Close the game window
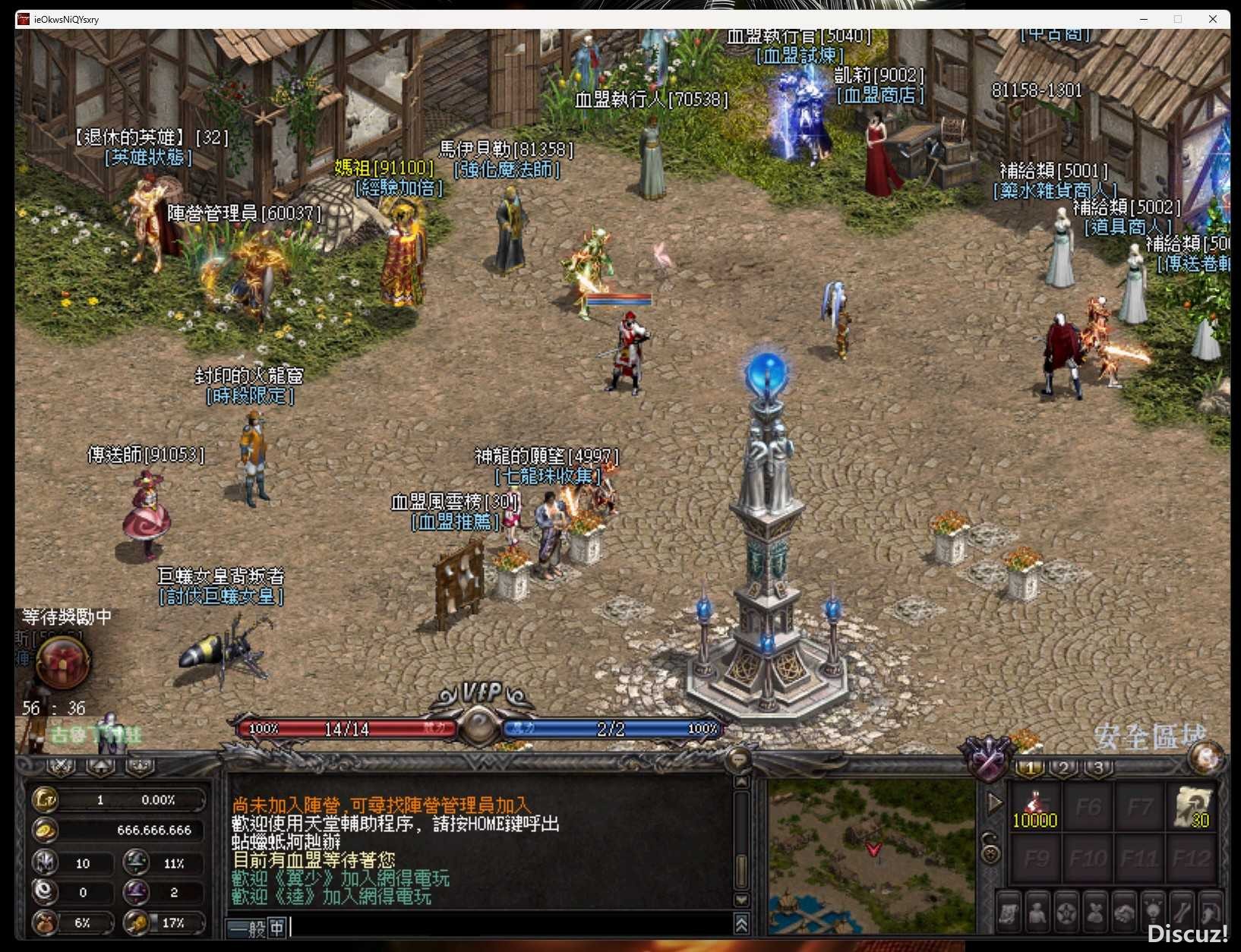 pos(1213,19)
